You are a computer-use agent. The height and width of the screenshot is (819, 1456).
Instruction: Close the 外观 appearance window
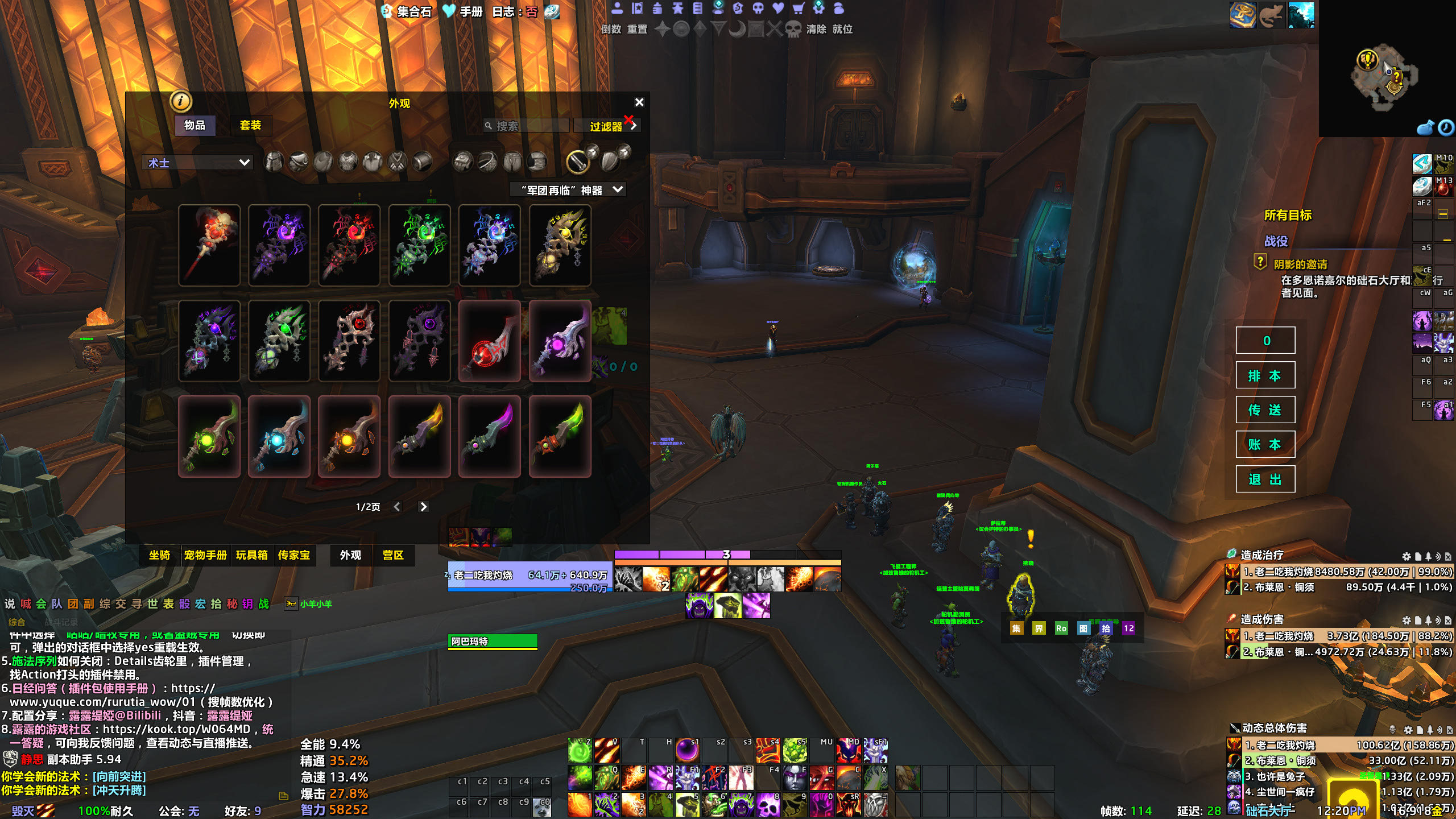pos(639,102)
